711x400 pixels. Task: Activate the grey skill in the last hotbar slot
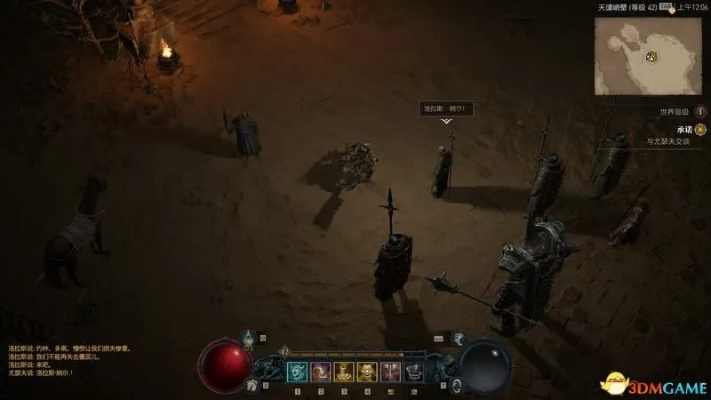pyautogui.click(x=413, y=372)
